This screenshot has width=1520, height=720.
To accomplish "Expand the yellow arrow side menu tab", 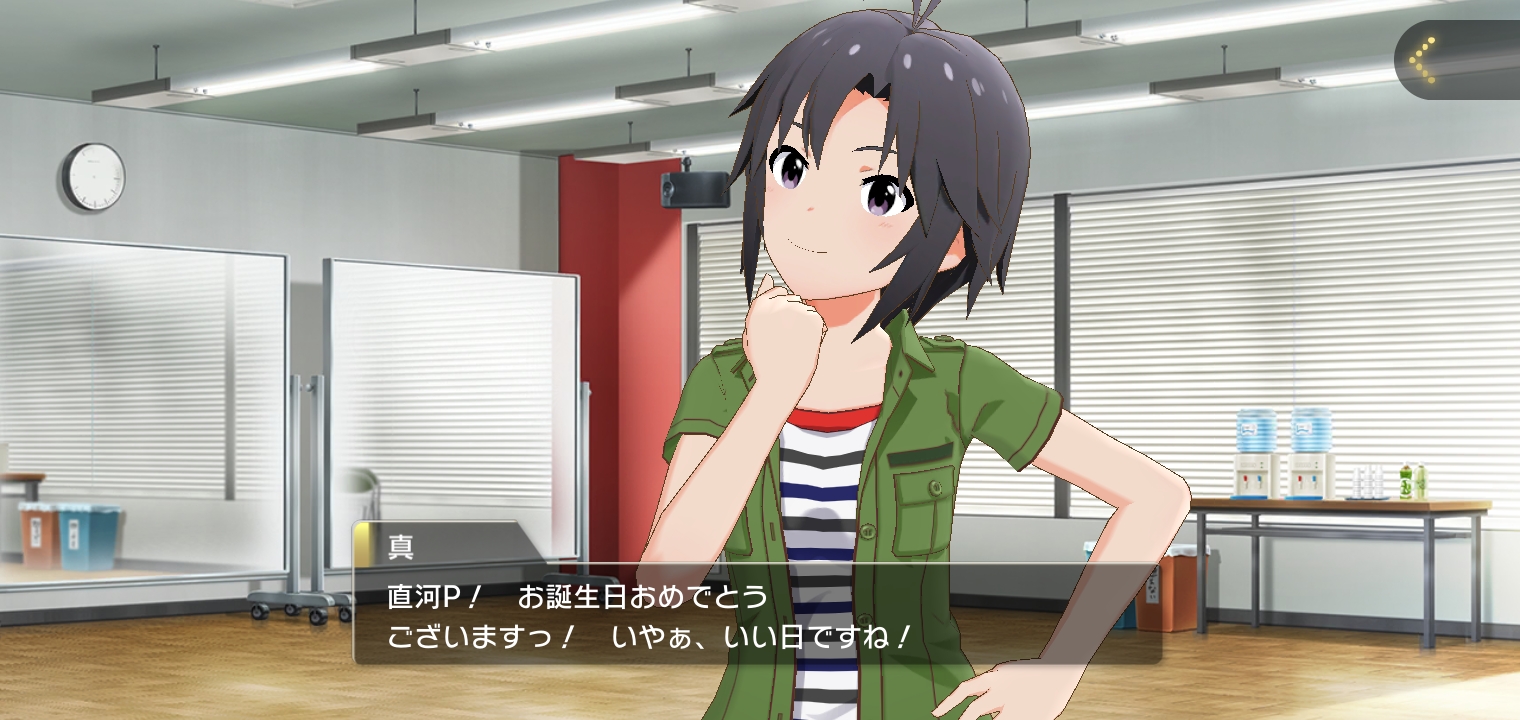I will (x=1426, y=60).
